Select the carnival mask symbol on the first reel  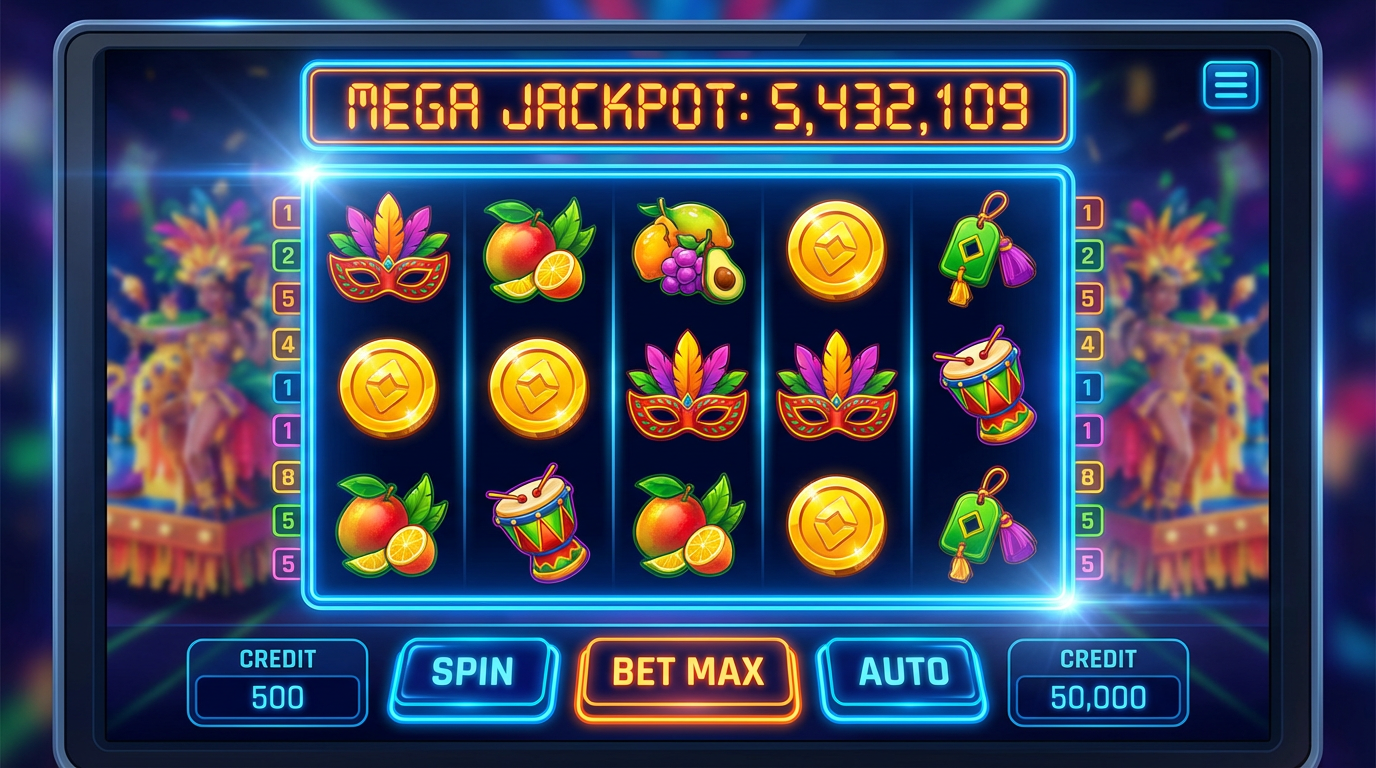[x=389, y=252]
